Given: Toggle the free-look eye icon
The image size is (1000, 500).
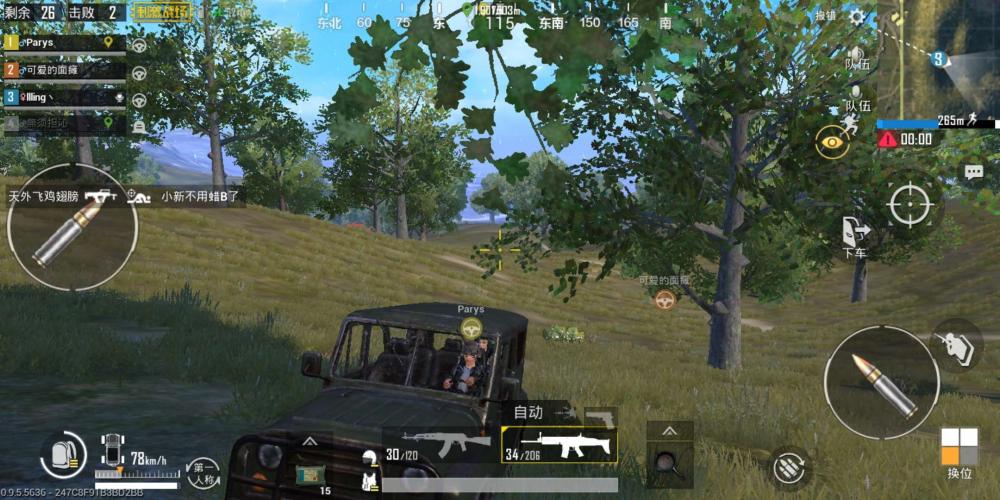Looking at the screenshot, I should tap(831, 143).
